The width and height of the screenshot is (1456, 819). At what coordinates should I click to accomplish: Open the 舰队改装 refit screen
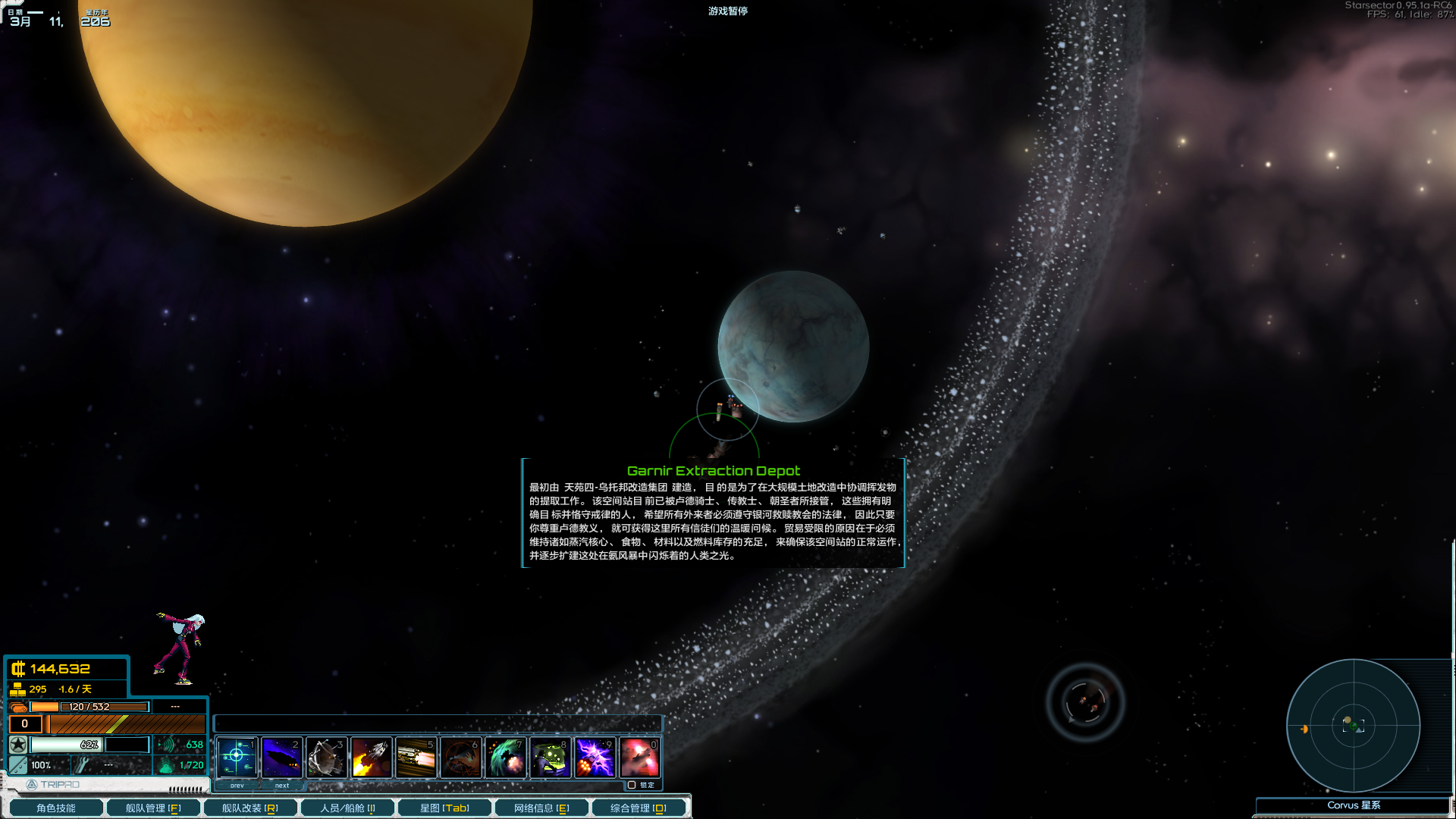tap(249, 808)
